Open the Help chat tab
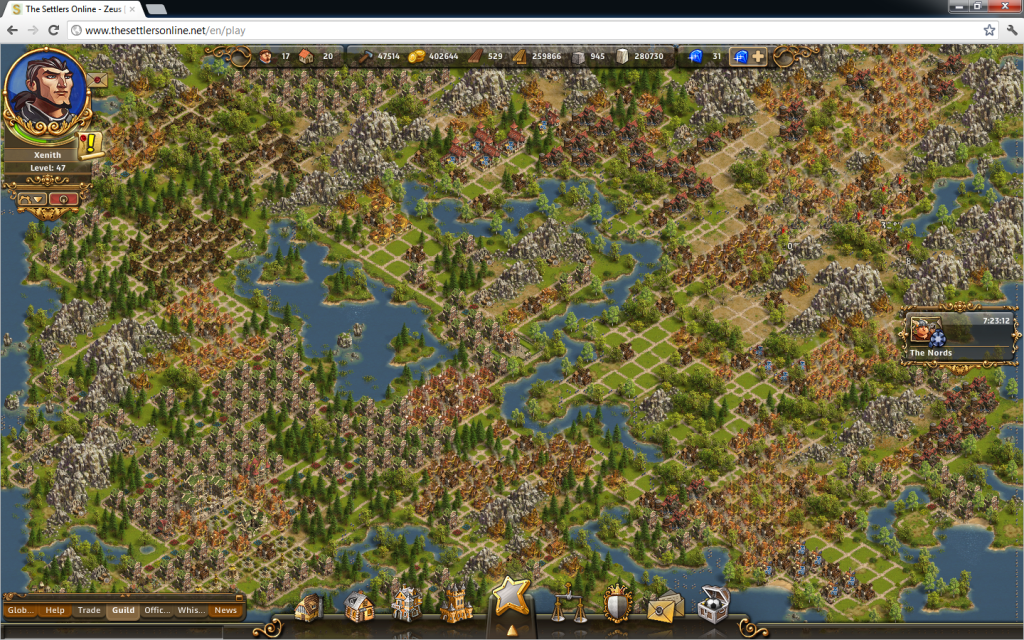The width and height of the screenshot is (1024, 640). (55, 610)
